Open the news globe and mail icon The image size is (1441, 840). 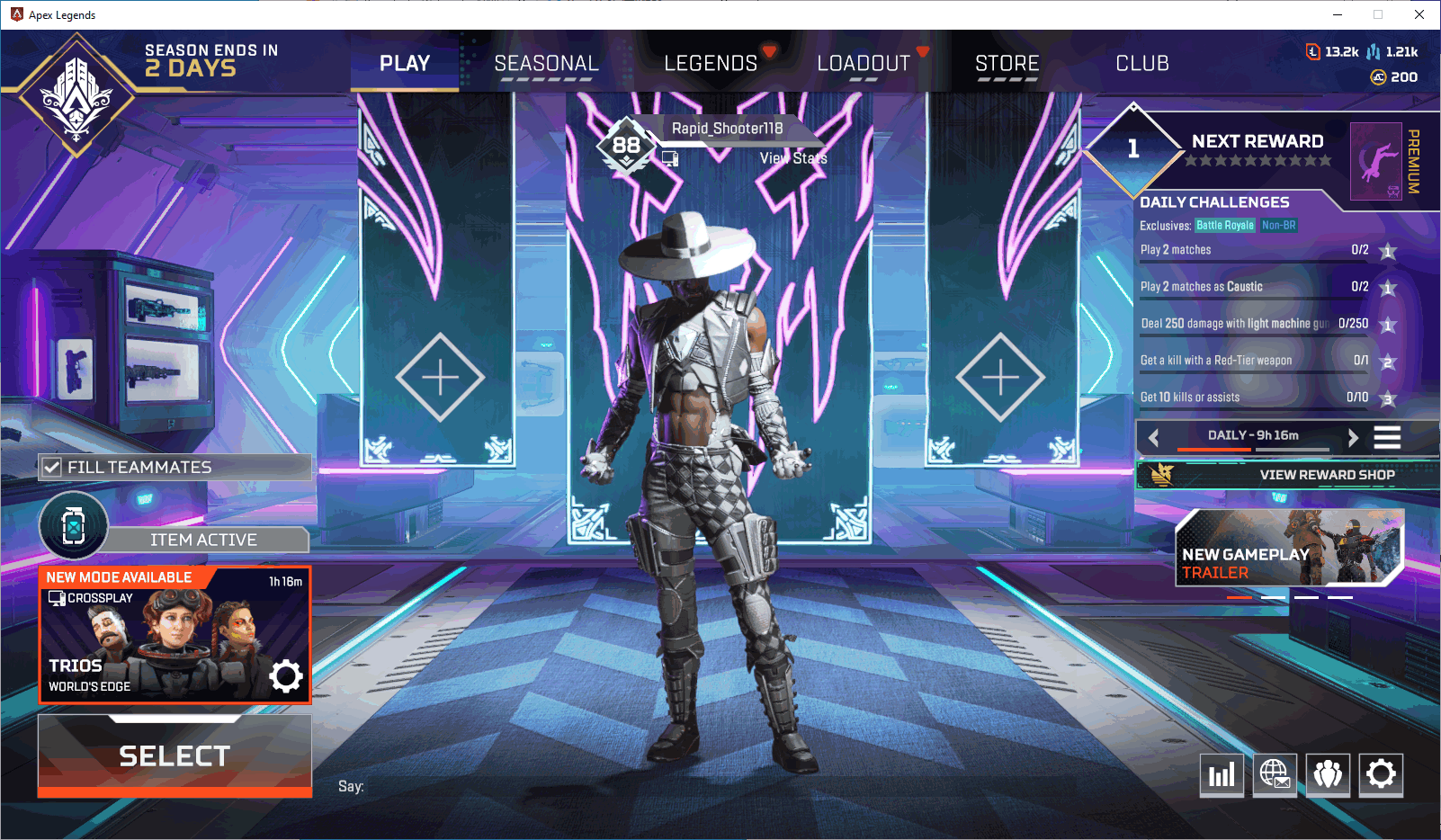click(1275, 774)
